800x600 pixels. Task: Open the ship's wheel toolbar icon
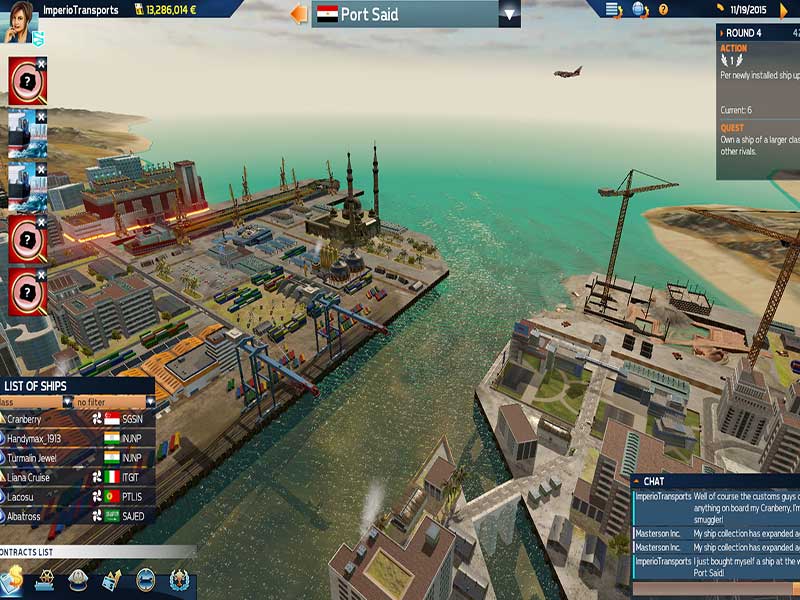45,579
